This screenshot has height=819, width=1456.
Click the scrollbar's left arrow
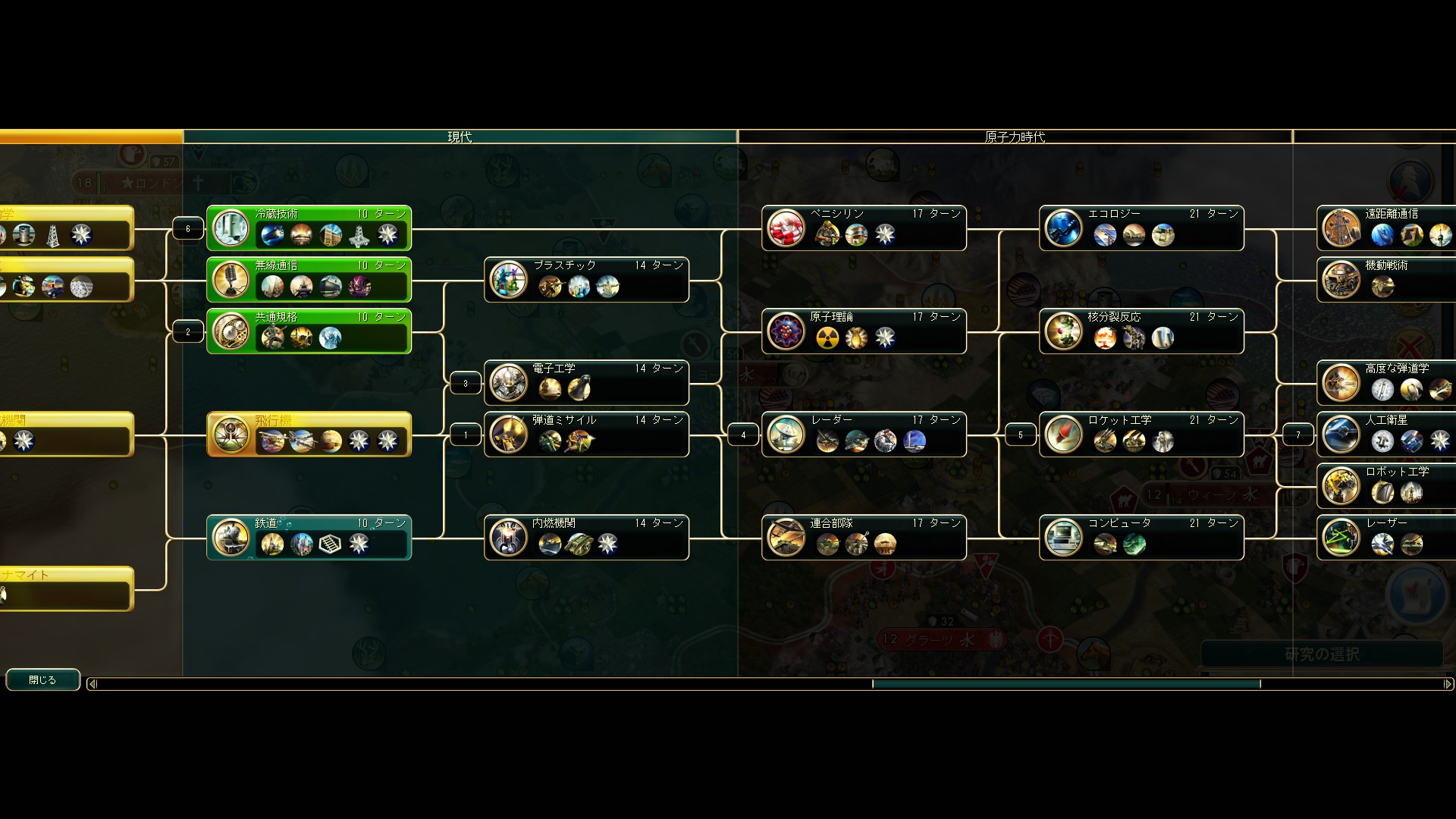point(93,684)
